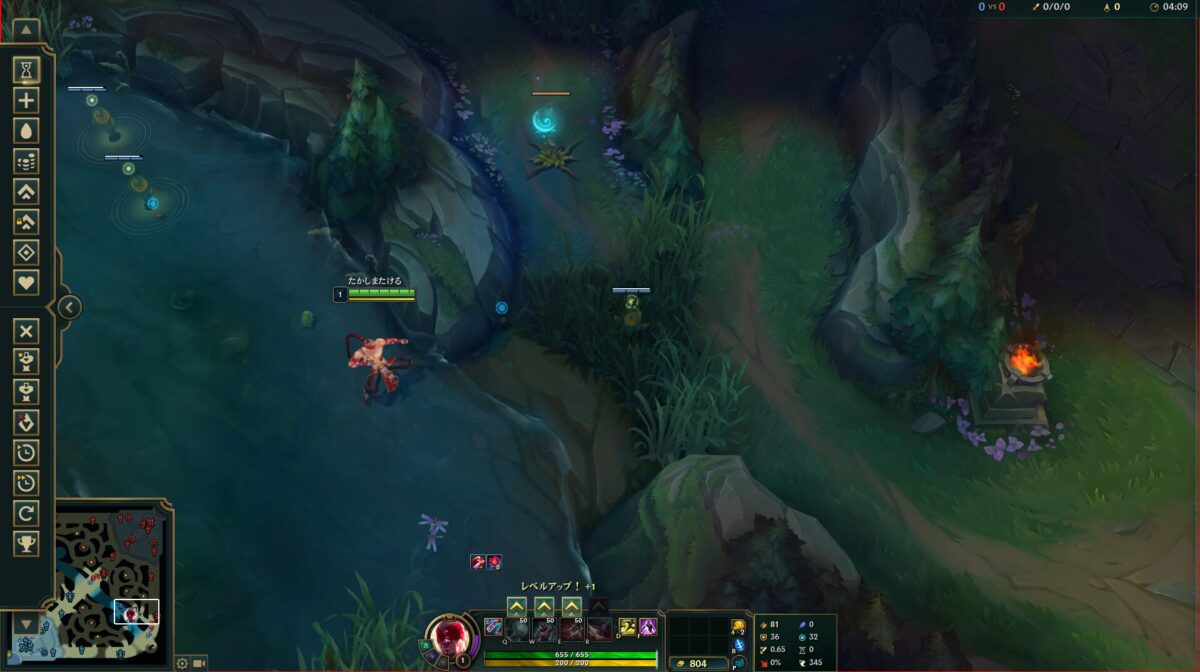Level up the W ability
The image size is (1200, 672).
544,606
